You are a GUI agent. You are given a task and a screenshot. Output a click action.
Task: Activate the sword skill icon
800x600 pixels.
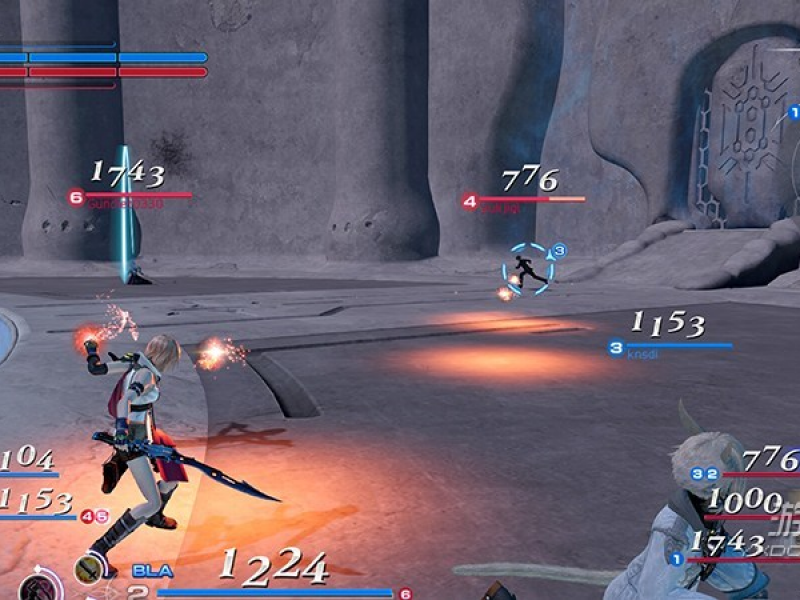pyautogui.click(x=89, y=570)
